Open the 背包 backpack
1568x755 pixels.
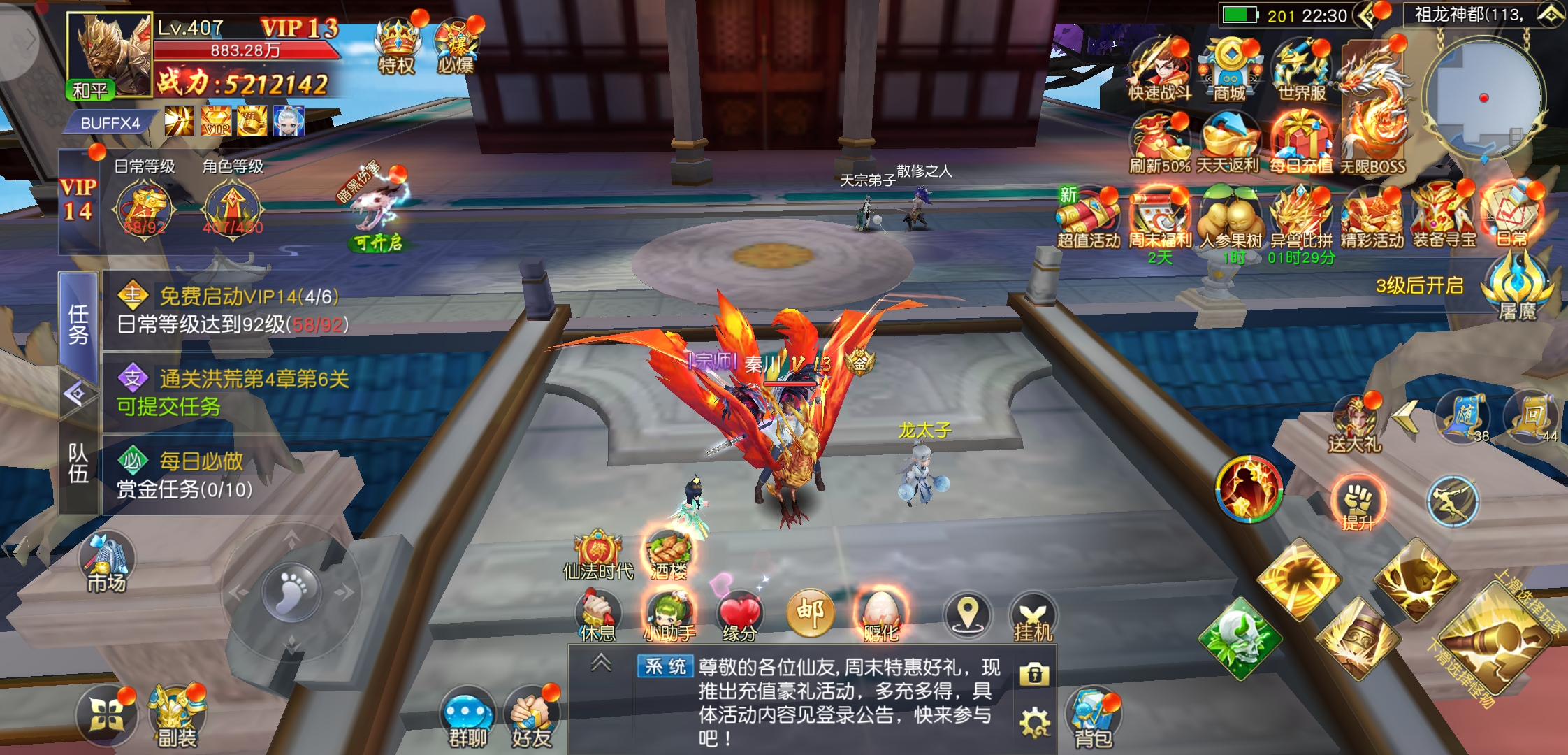point(1093,718)
